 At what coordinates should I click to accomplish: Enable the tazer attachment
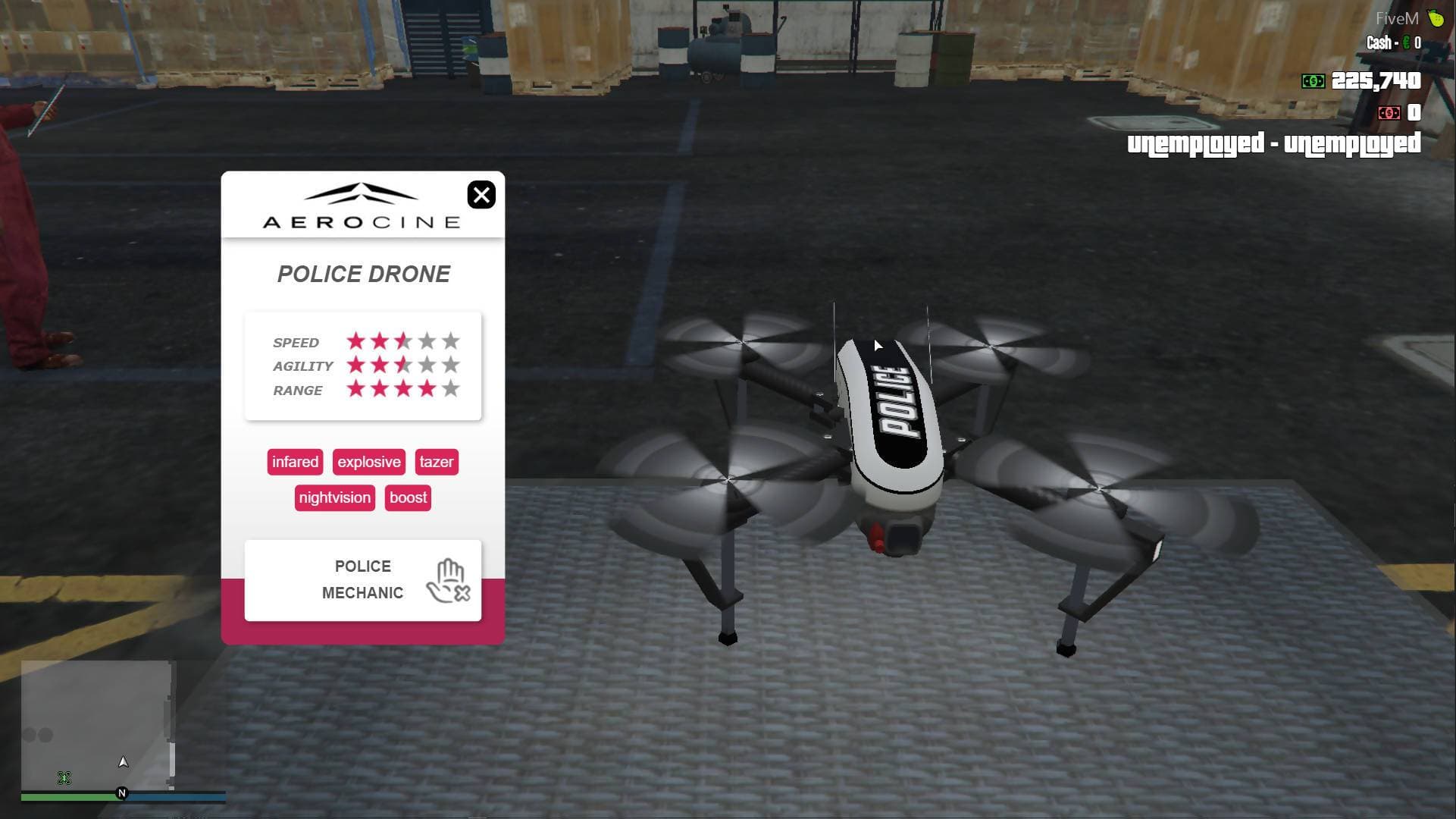[437, 462]
